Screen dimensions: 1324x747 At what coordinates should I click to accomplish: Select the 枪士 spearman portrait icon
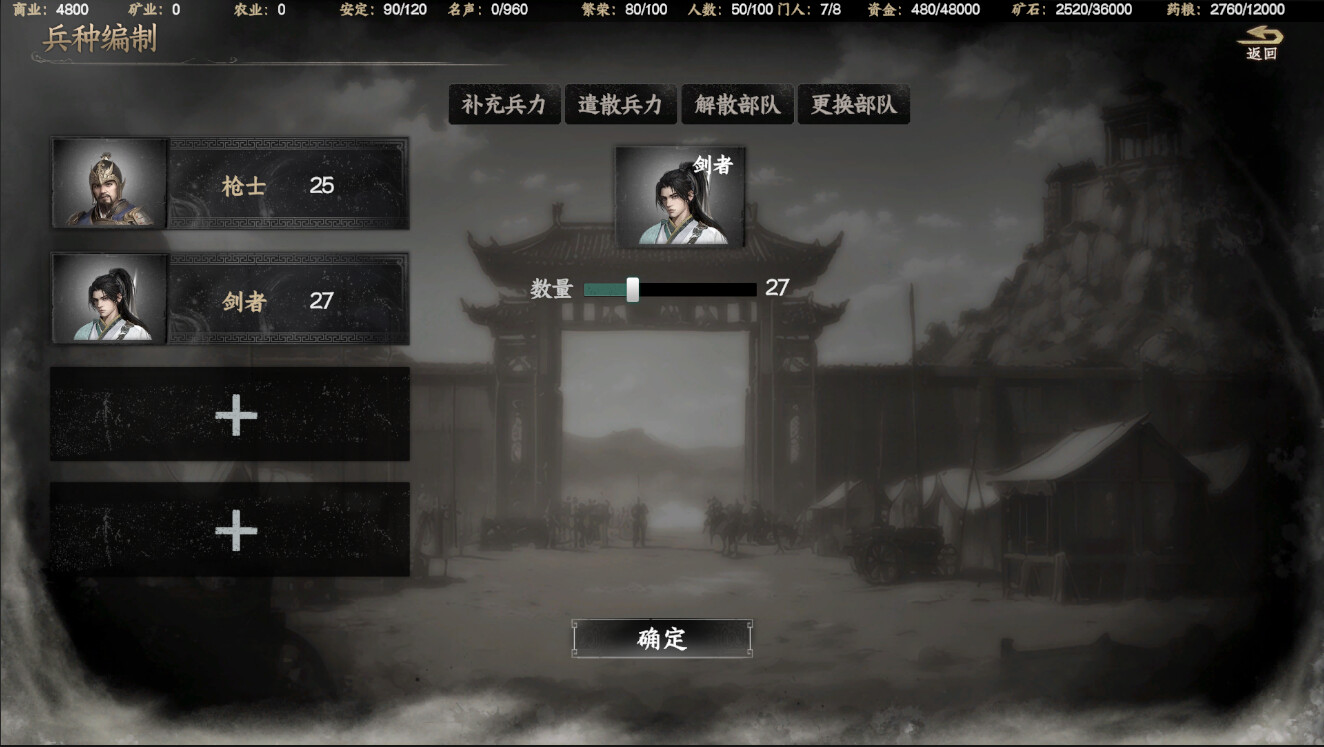tap(110, 182)
